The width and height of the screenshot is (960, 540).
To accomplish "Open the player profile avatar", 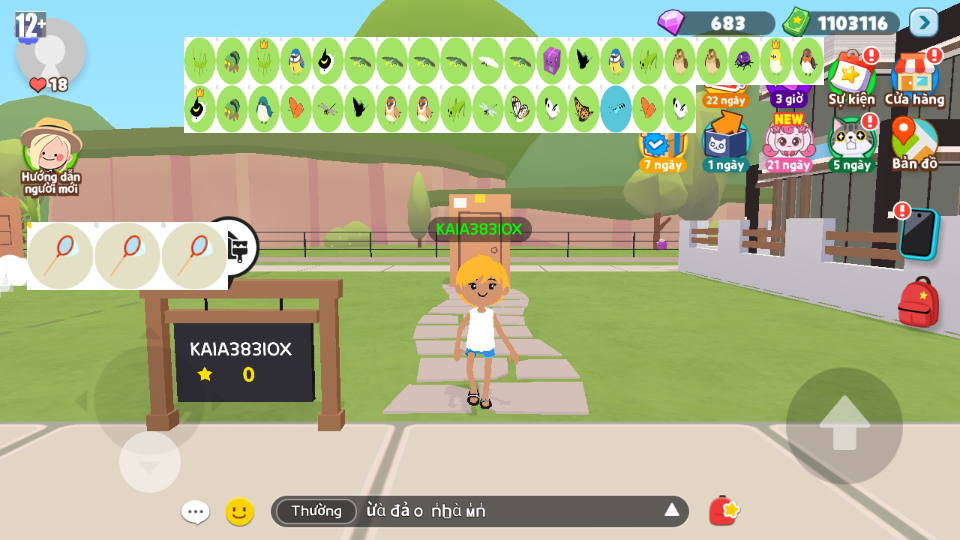I will (x=50, y=52).
